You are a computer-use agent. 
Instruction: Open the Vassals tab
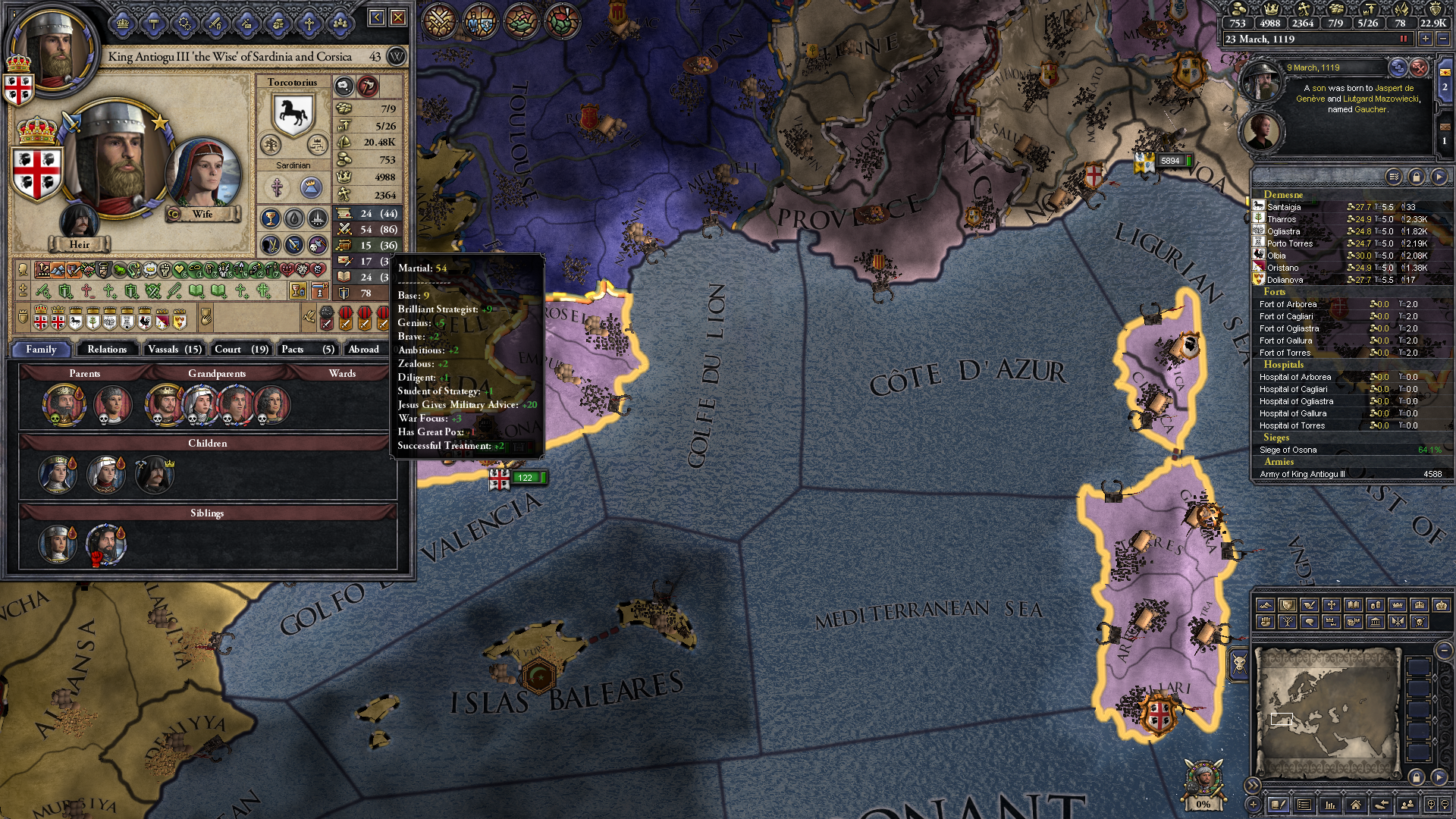[x=174, y=349]
